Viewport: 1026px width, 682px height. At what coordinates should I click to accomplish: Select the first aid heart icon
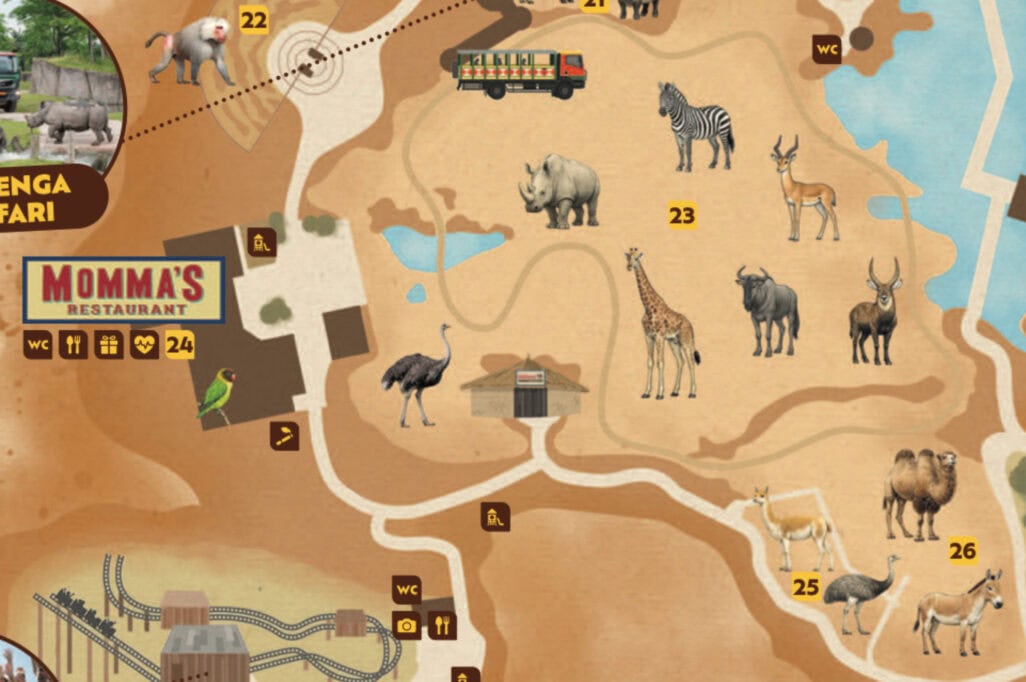(x=144, y=345)
